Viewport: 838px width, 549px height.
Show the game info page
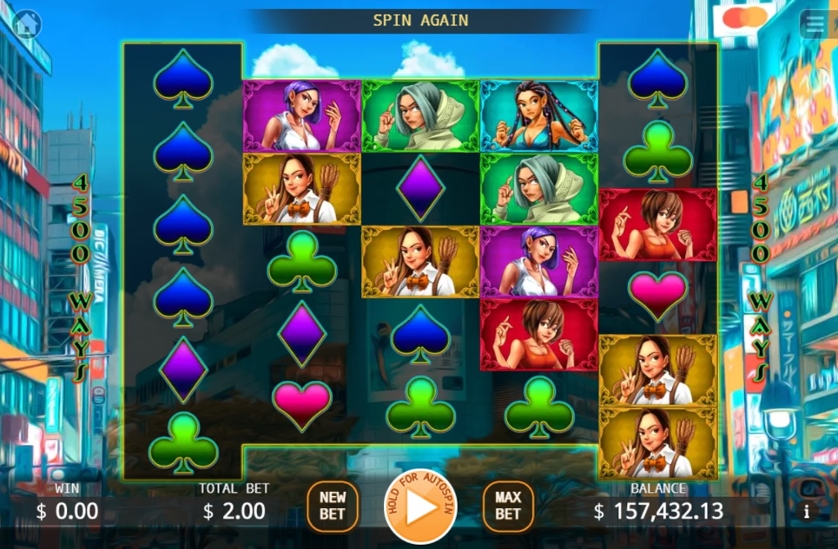pyautogui.click(x=806, y=511)
